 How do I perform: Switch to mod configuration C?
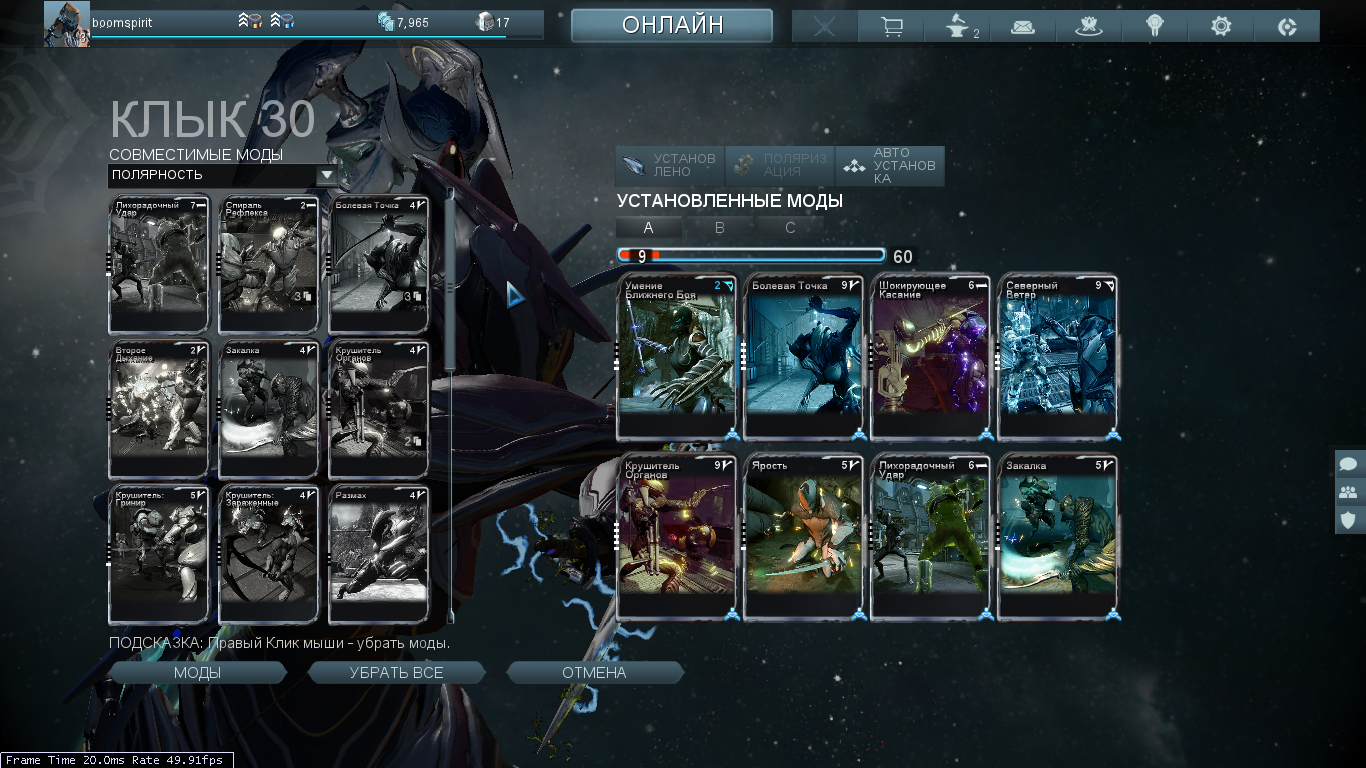[790, 228]
